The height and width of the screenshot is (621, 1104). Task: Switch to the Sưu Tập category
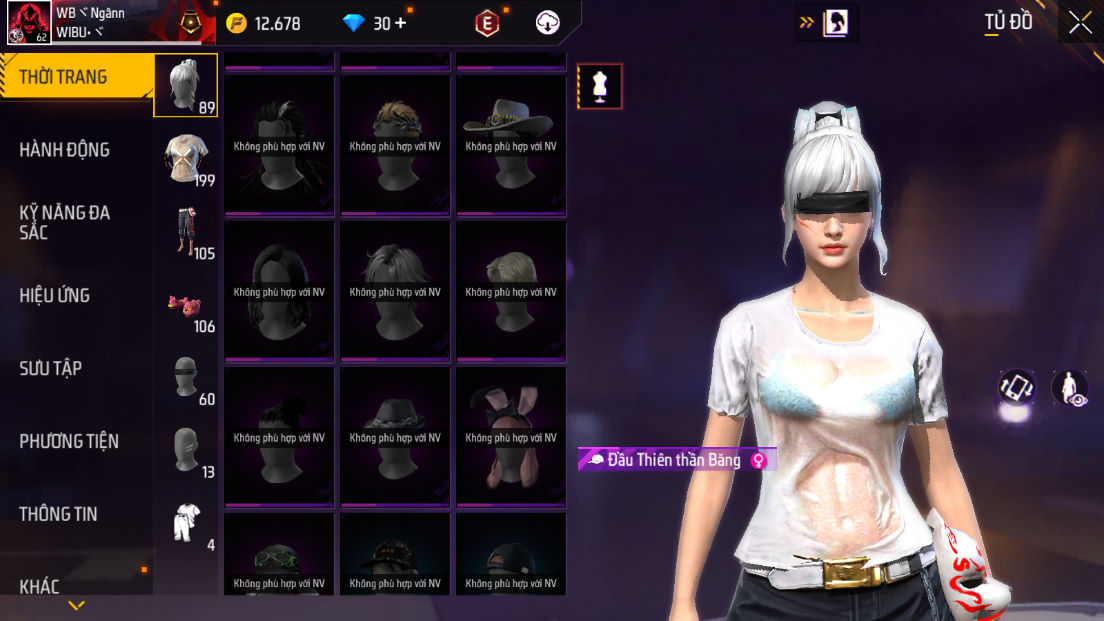[x=51, y=369]
